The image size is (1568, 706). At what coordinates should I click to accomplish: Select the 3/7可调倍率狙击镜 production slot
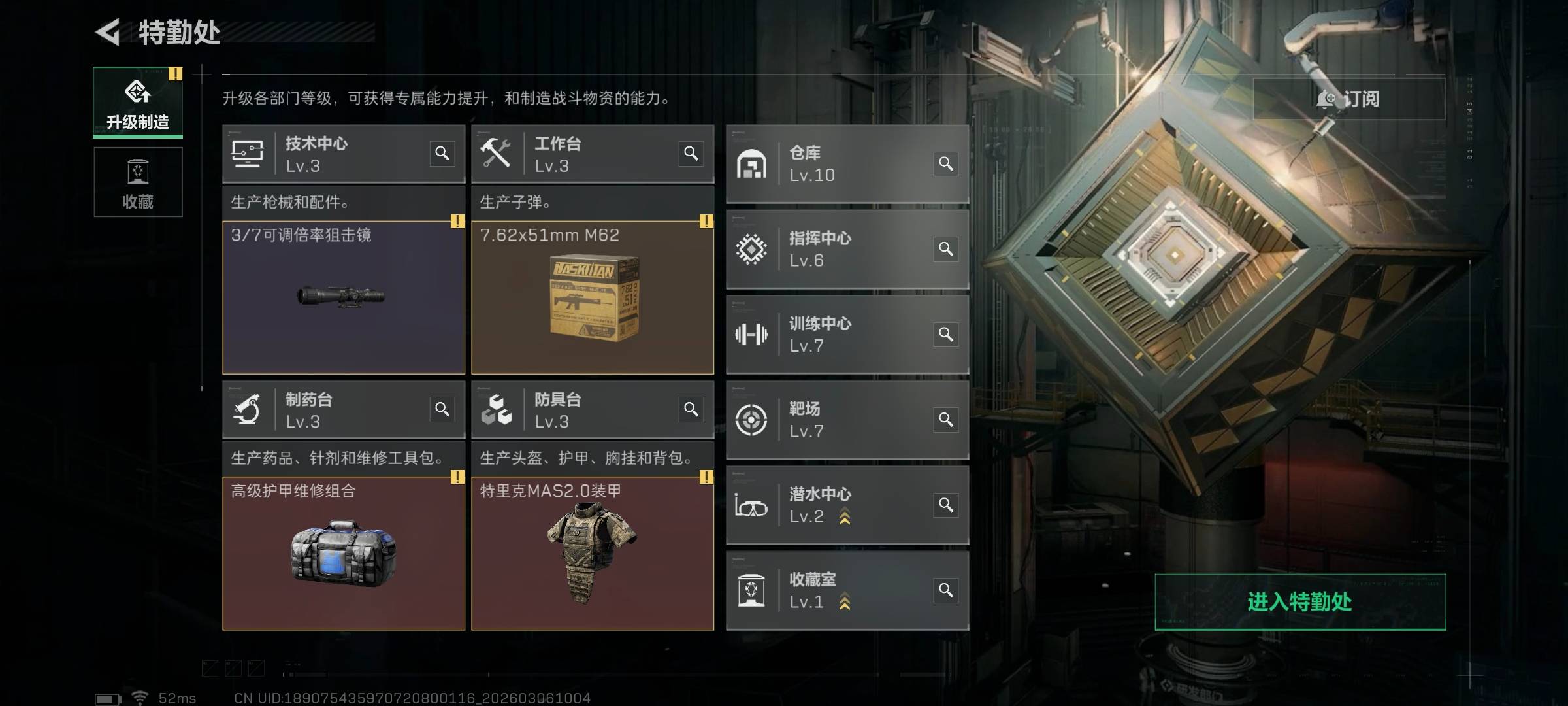pos(344,297)
